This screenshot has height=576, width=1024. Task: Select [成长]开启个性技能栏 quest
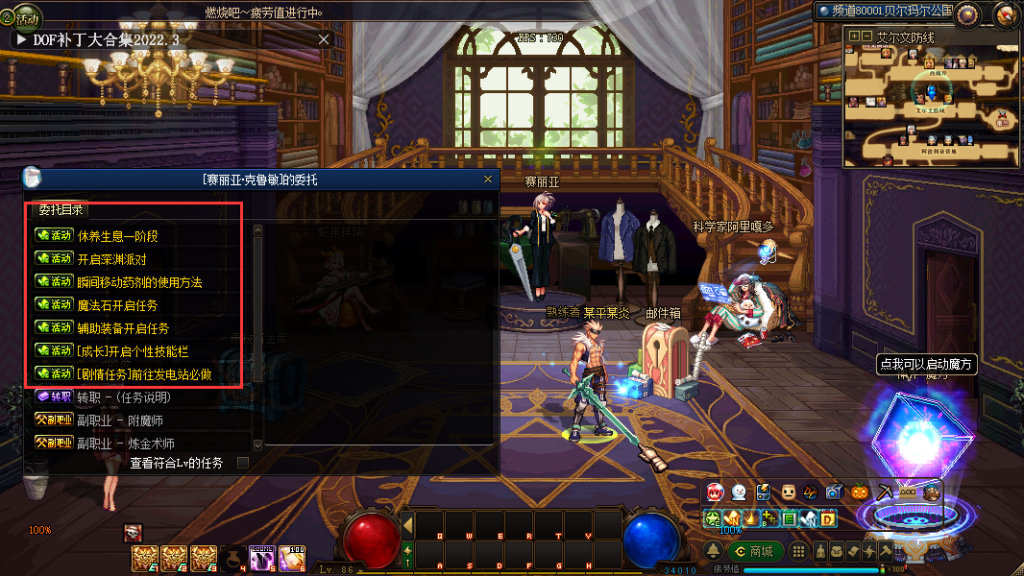tap(132, 351)
